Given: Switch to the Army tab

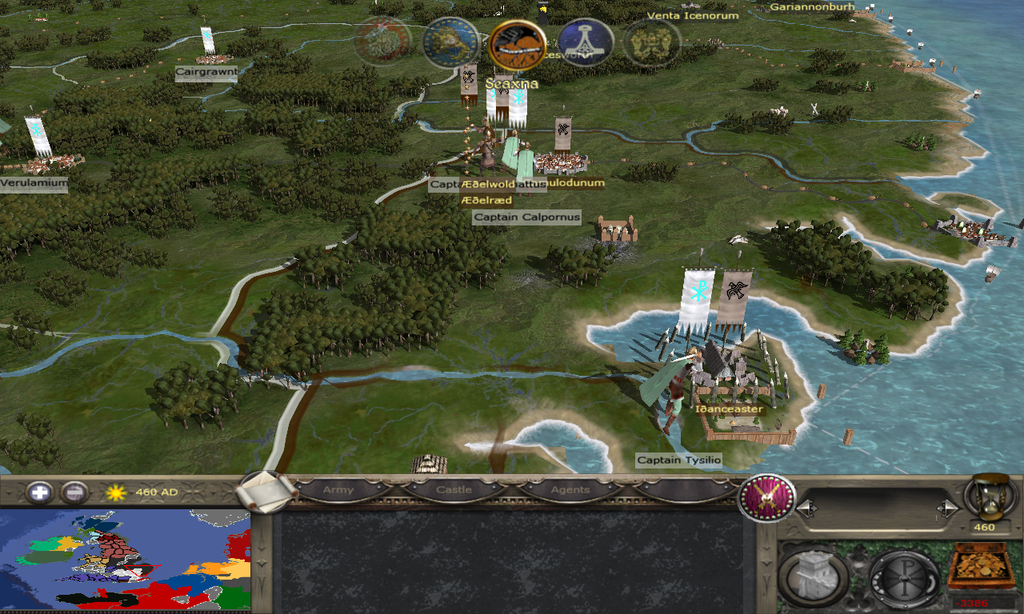Looking at the screenshot, I should click(338, 490).
